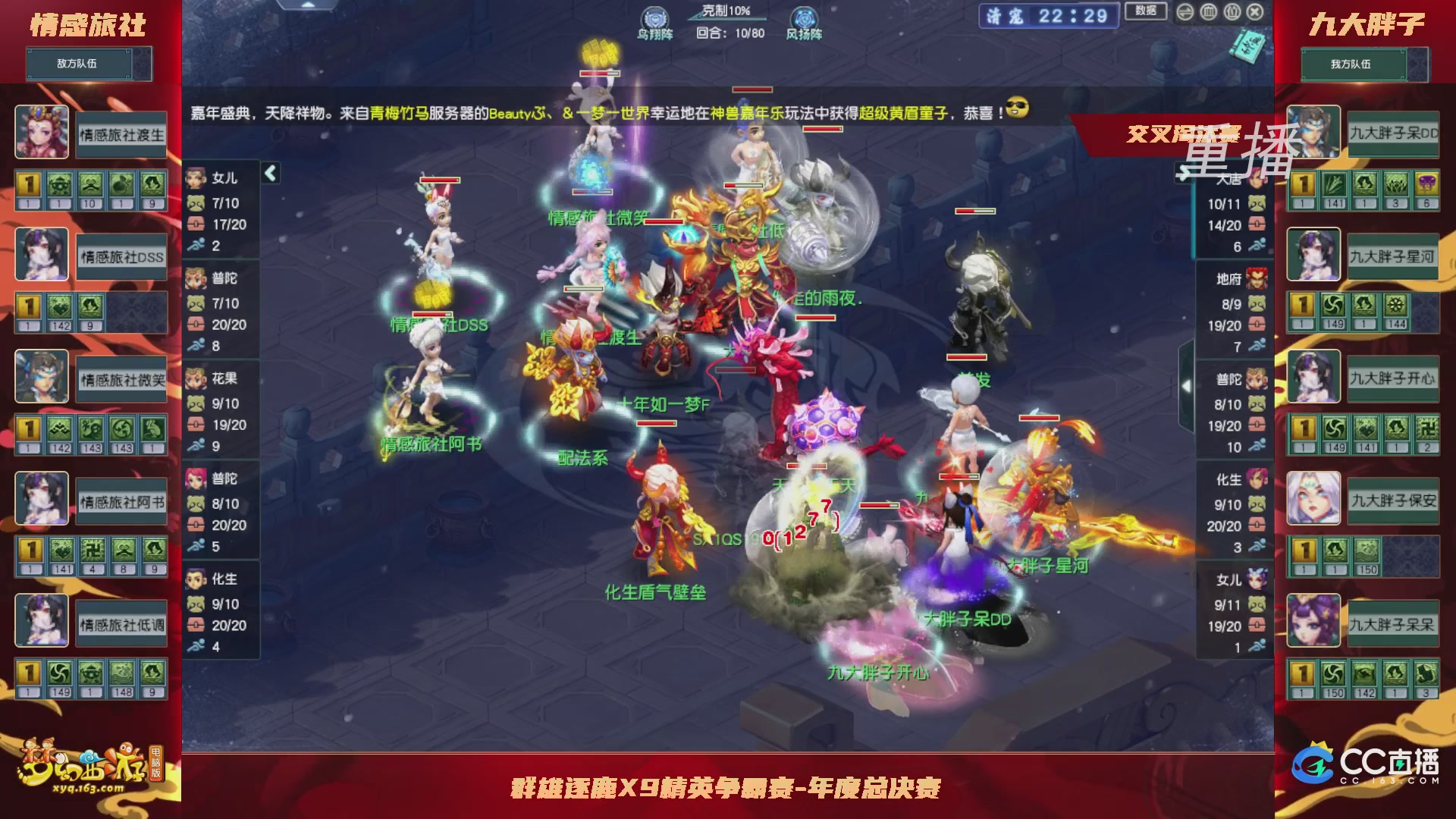The image size is (1456, 819).
Task: Select the 鸟翔阵 formation icon
Action: click(654, 17)
